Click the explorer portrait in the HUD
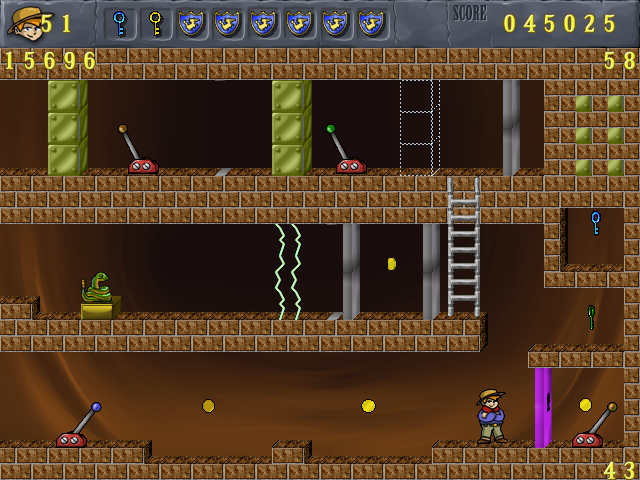Image resolution: width=640 pixels, height=480 pixels. 24,21
